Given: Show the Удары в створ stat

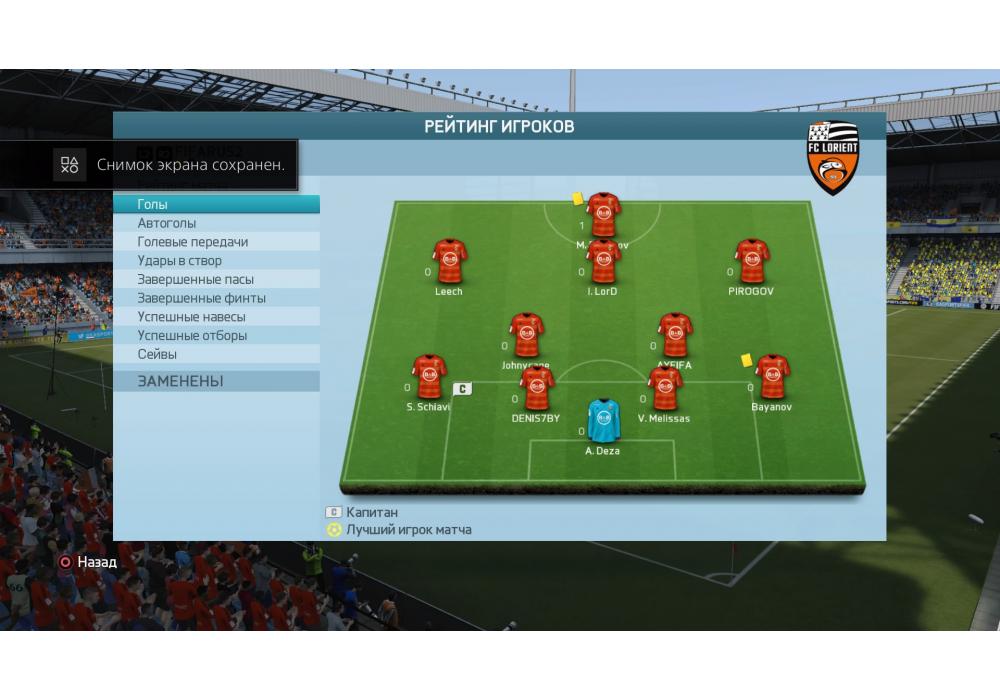Looking at the screenshot, I should 216,261.
